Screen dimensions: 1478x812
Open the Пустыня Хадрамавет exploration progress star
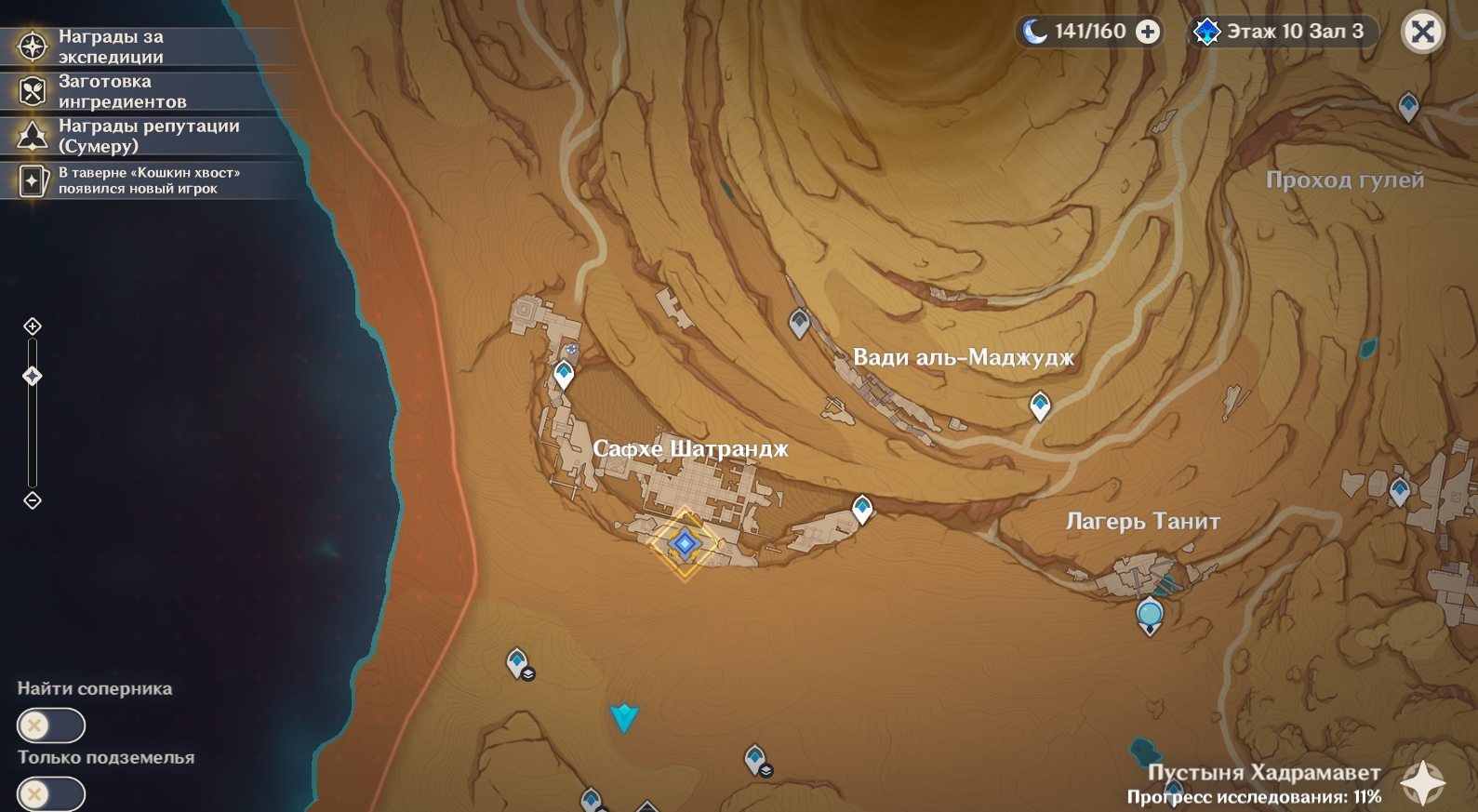pyautogui.click(x=1423, y=783)
